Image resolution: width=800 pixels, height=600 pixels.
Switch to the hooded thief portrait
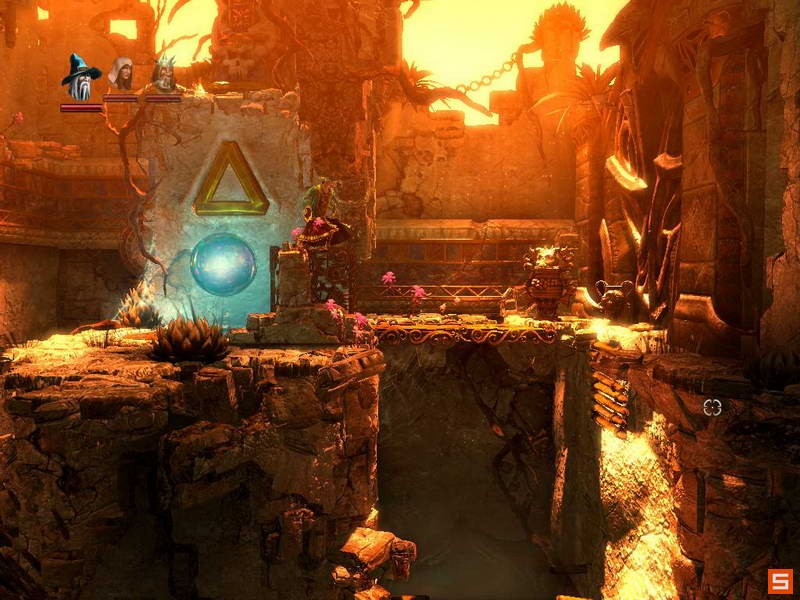(121, 76)
